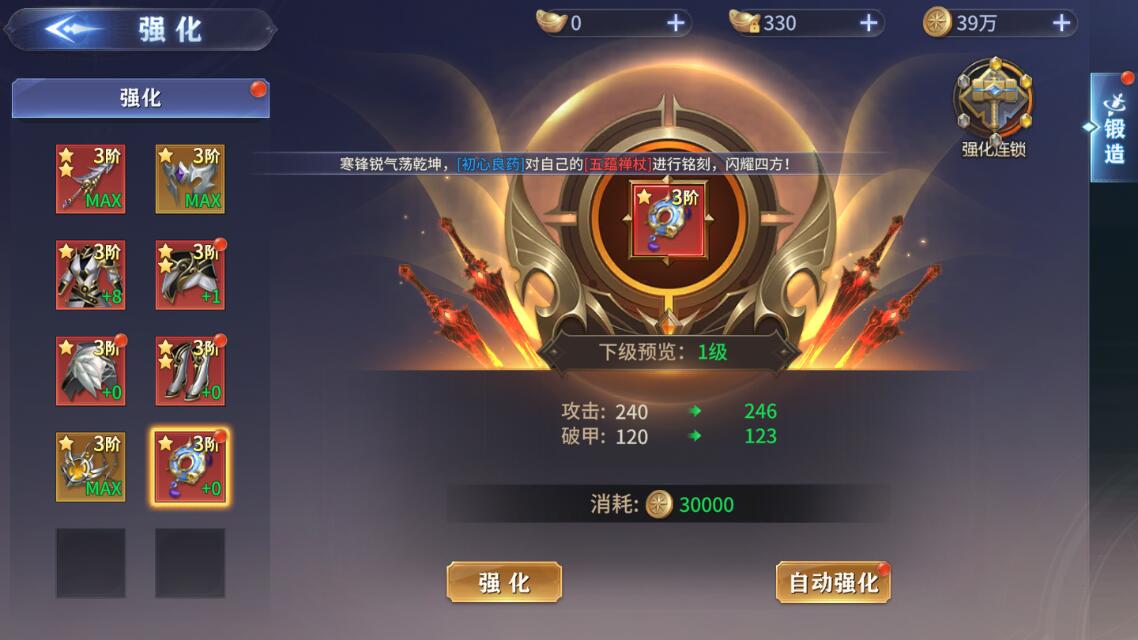Choose the helmet slot marked MAX
This screenshot has width=1138, height=640.
190,179
